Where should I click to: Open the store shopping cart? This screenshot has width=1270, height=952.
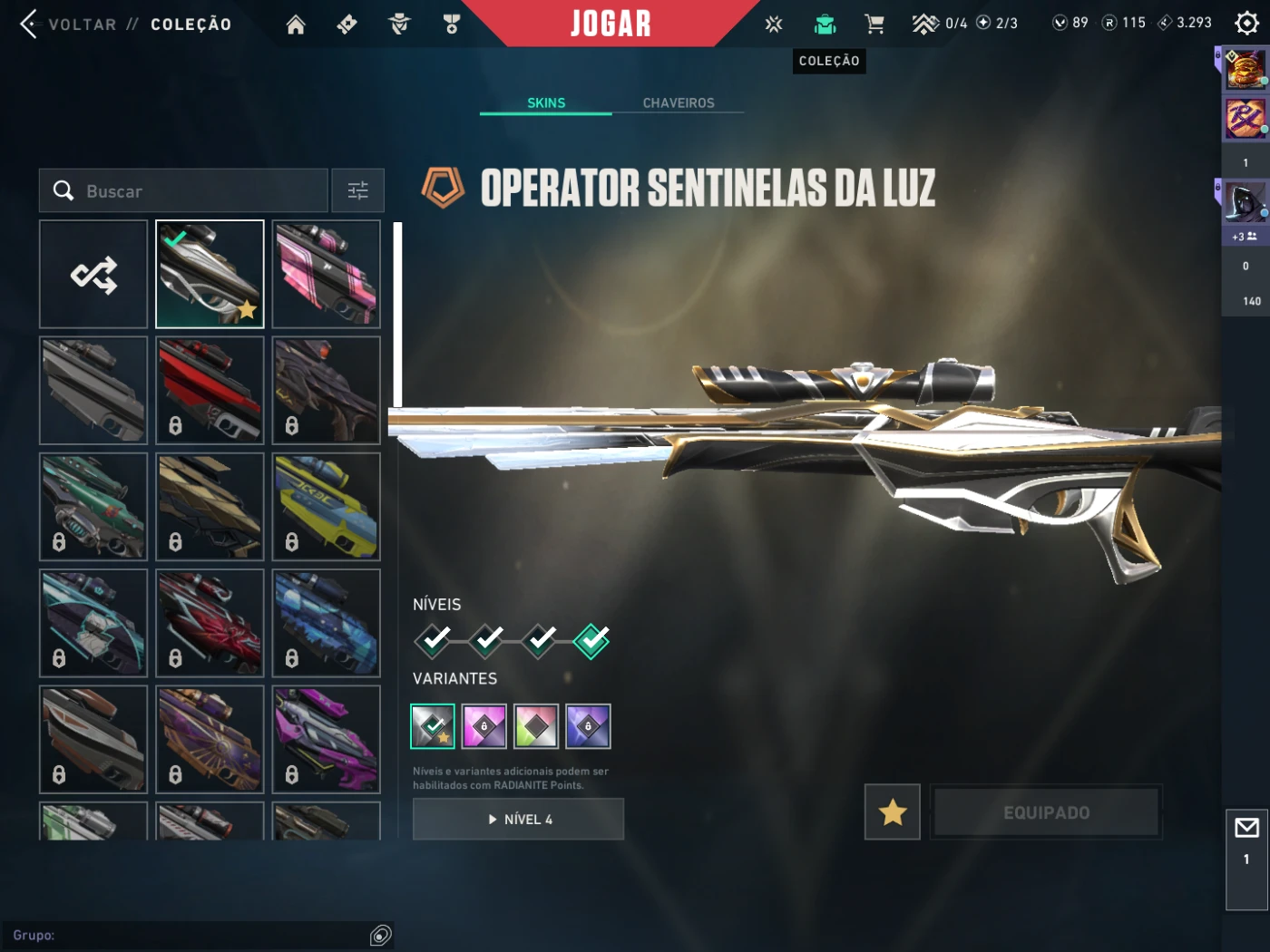pyautogui.click(x=874, y=24)
